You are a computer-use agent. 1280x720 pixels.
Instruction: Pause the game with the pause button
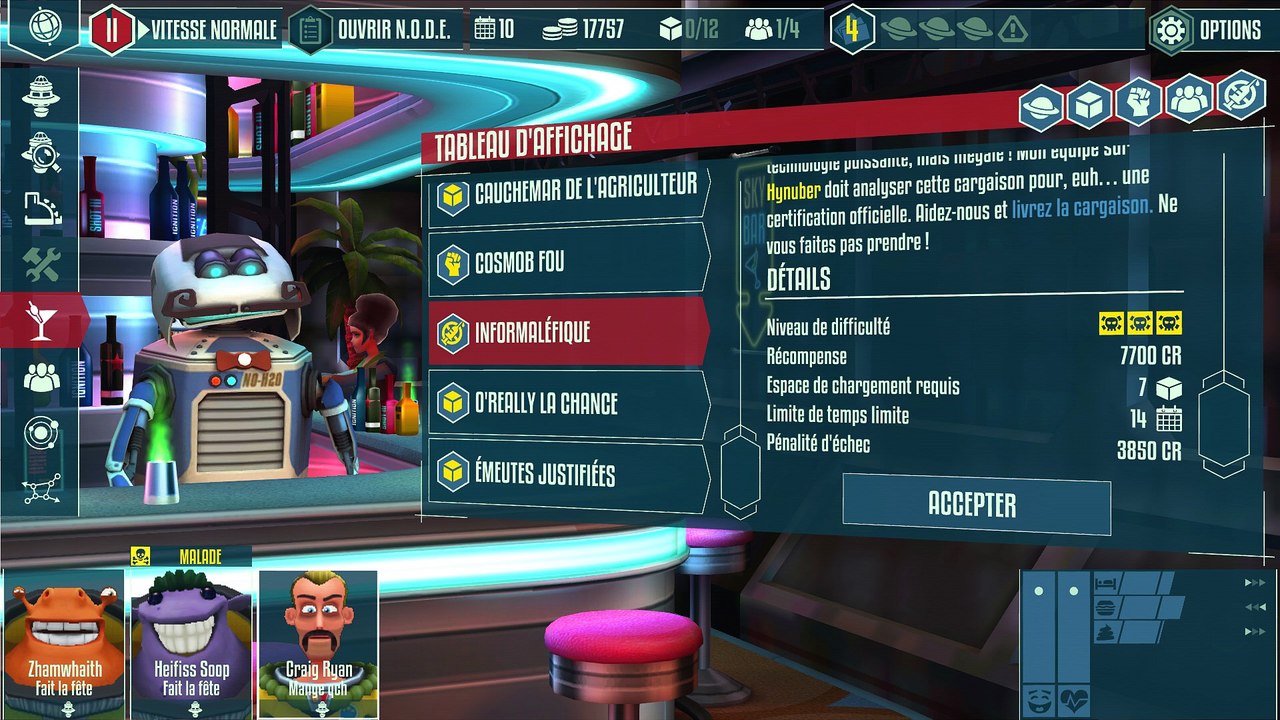pos(112,30)
